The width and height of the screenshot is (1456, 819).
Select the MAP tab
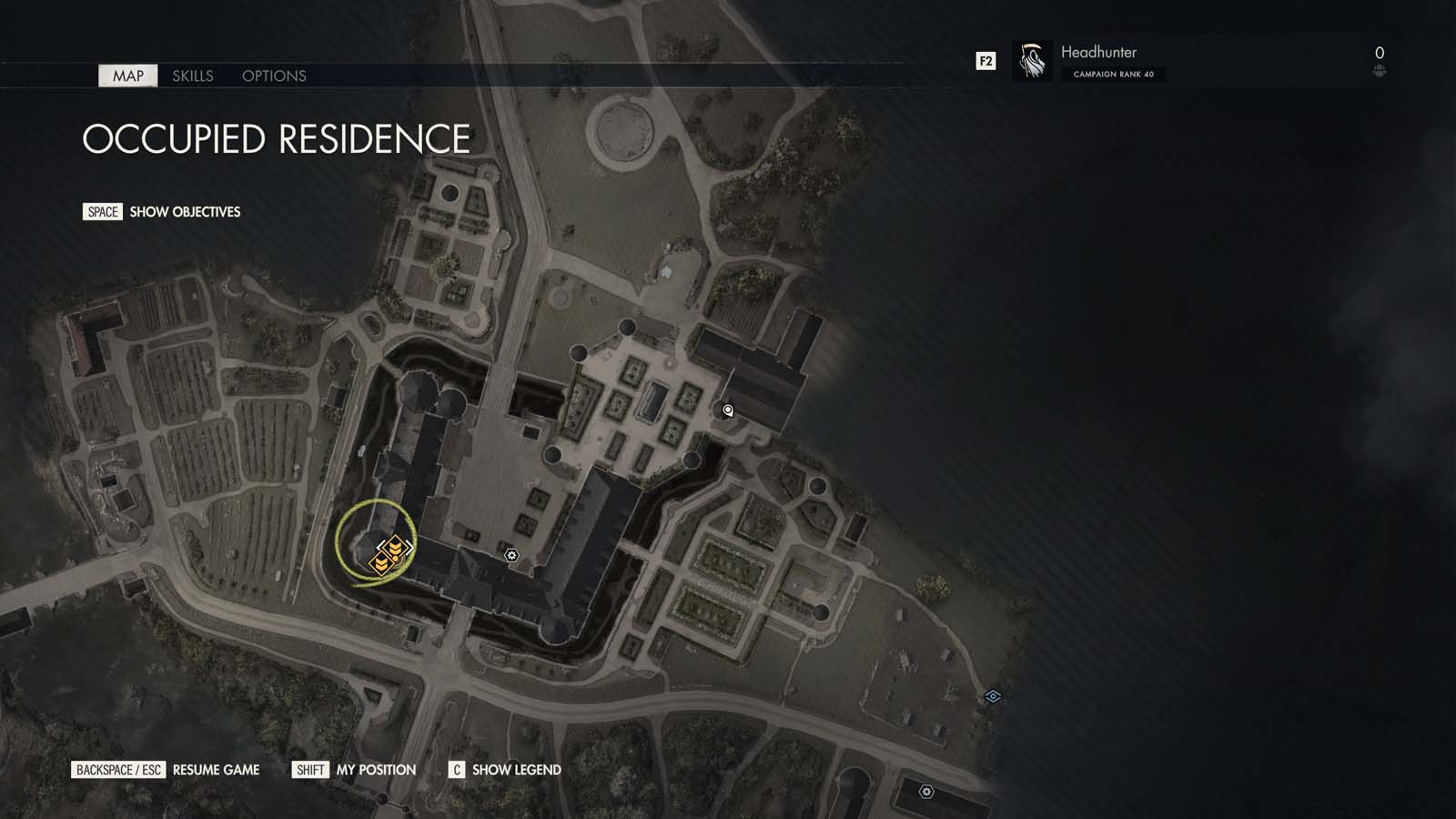[127, 76]
